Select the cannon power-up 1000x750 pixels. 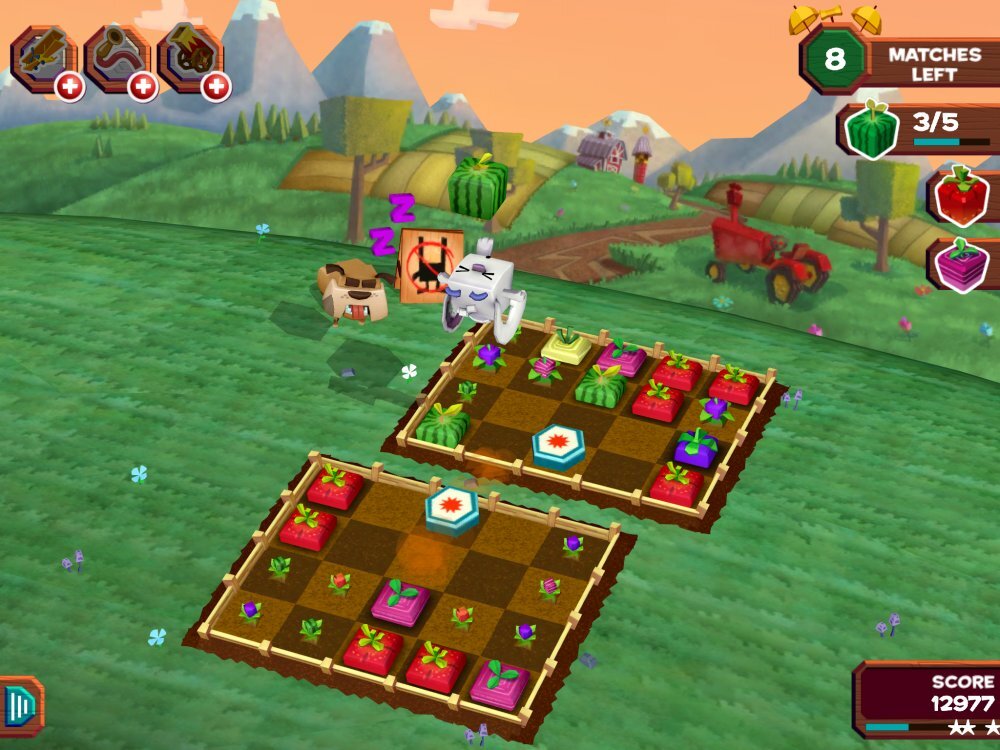pos(187,55)
